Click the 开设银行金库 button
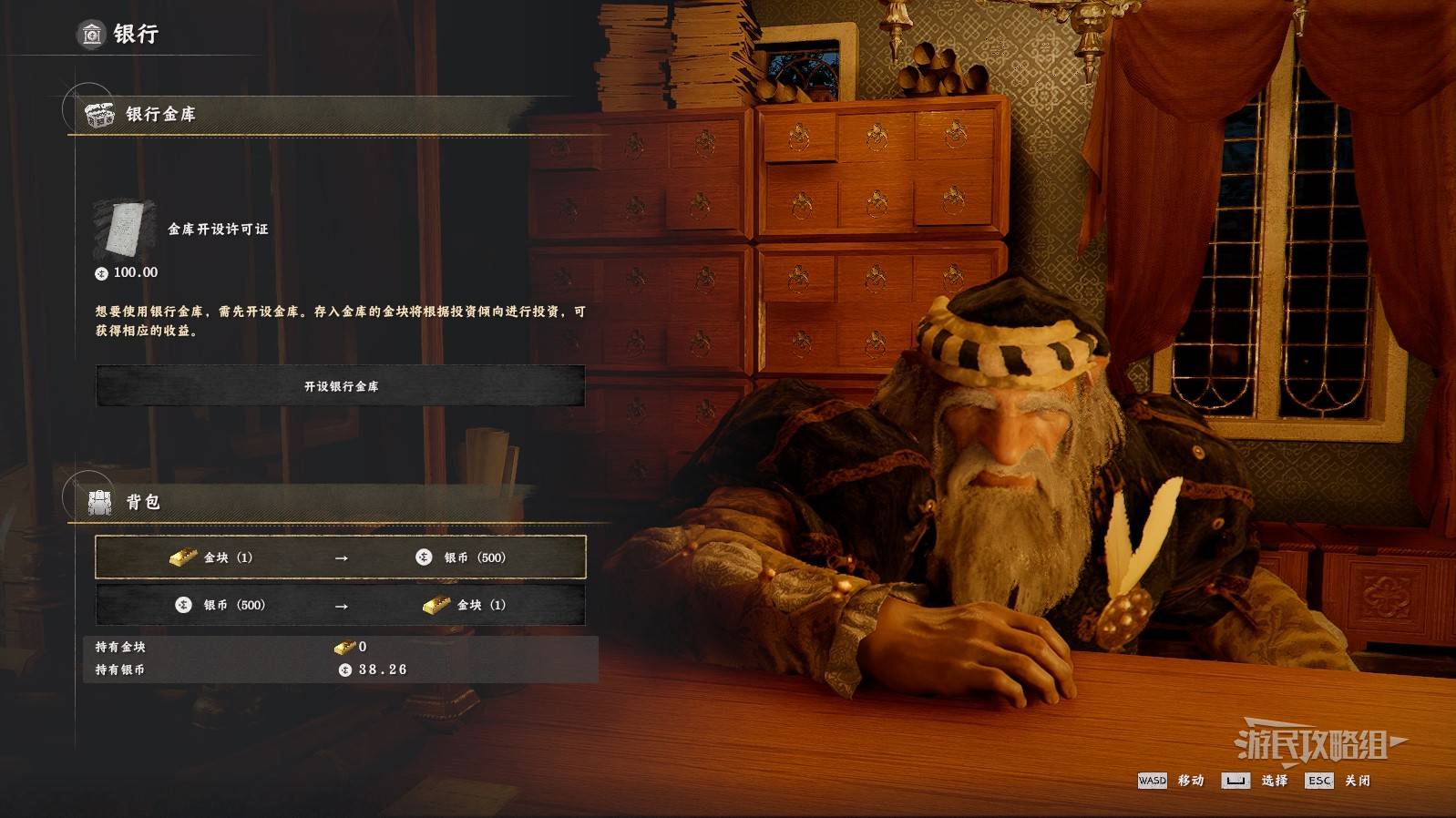The width and height of the screenshot is (1456, 818). (x=340, y=386)
